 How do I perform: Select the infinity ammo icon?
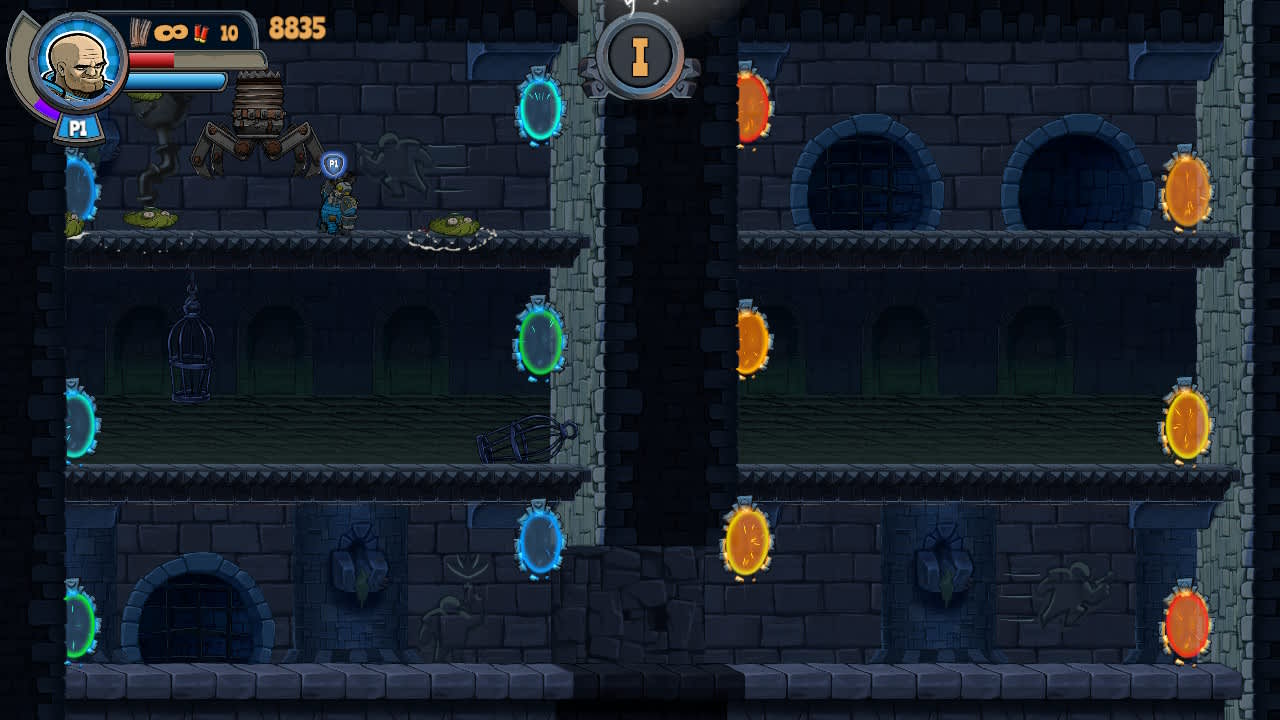click(x=170, y=30)
